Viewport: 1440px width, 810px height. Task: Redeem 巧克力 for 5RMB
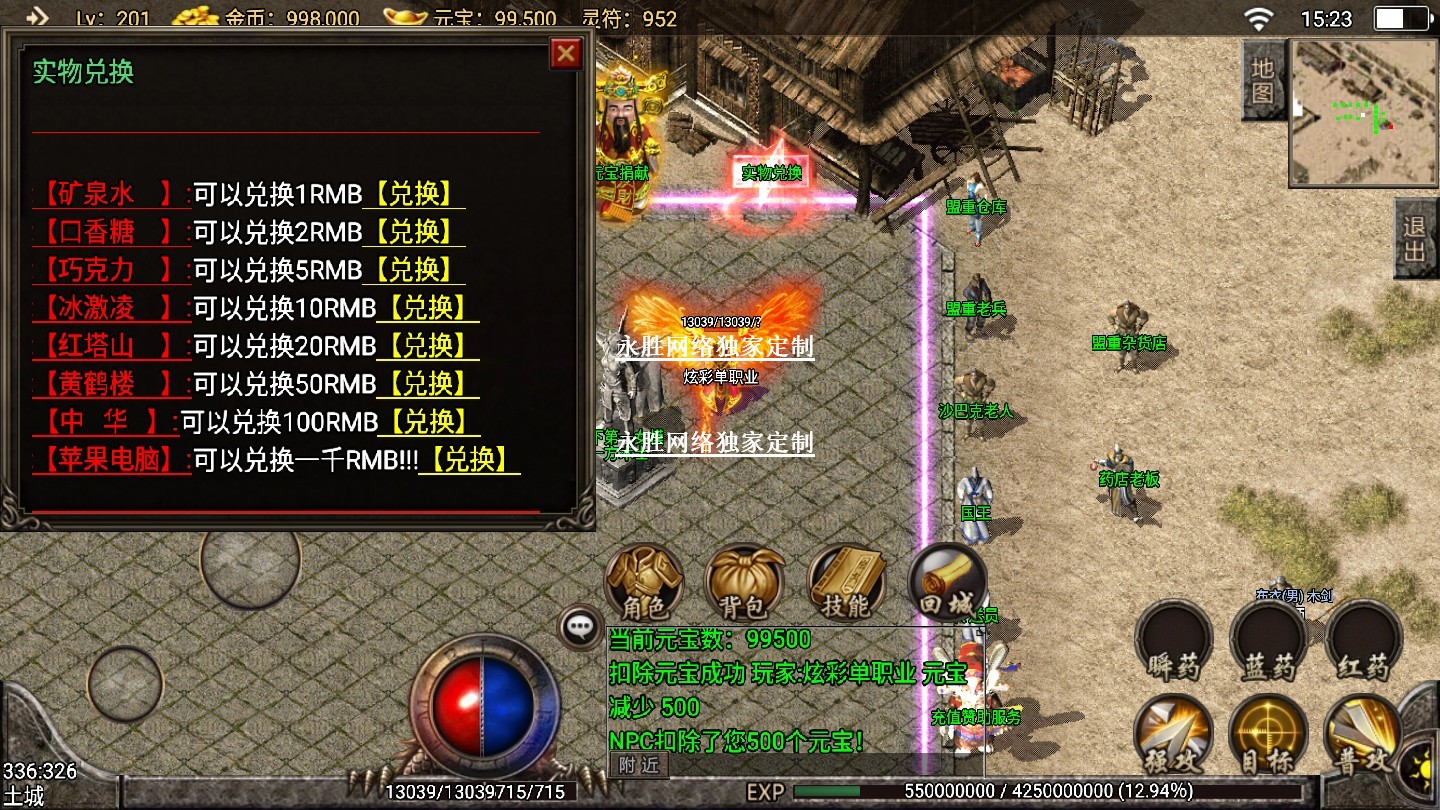point(414,270)
